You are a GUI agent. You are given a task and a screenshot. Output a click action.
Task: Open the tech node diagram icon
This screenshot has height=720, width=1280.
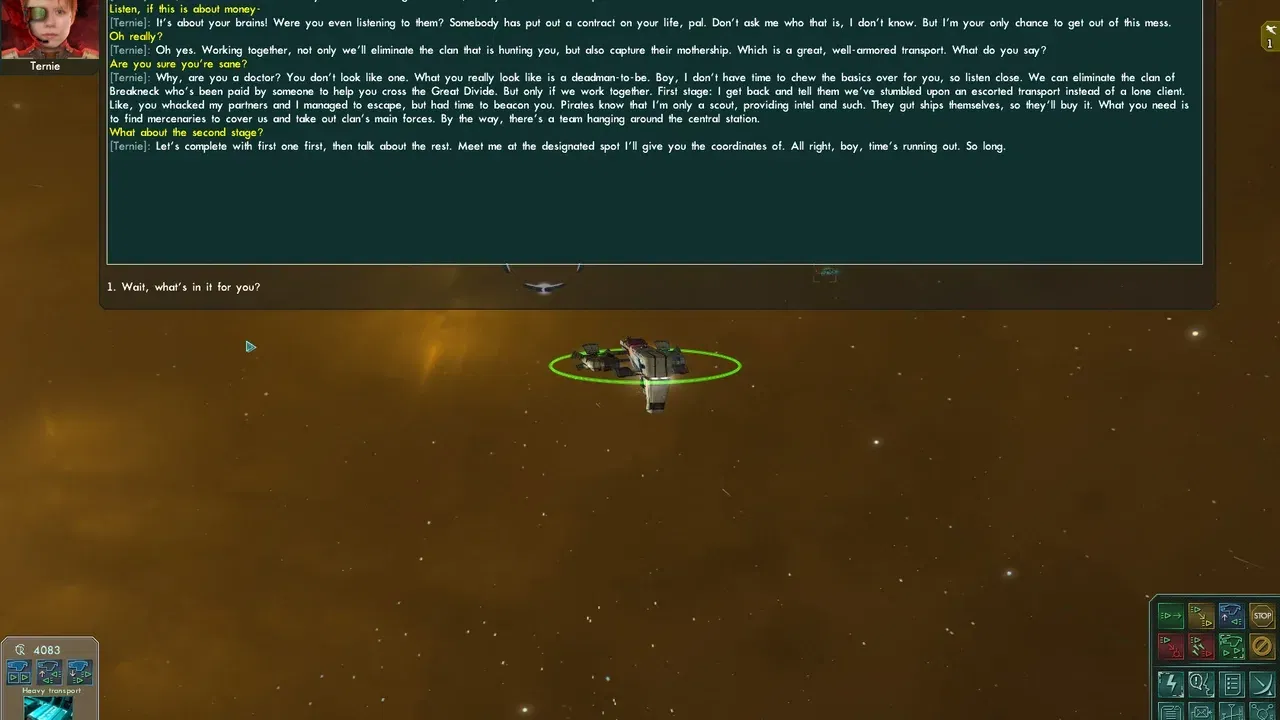click(x=1261, y=712)
